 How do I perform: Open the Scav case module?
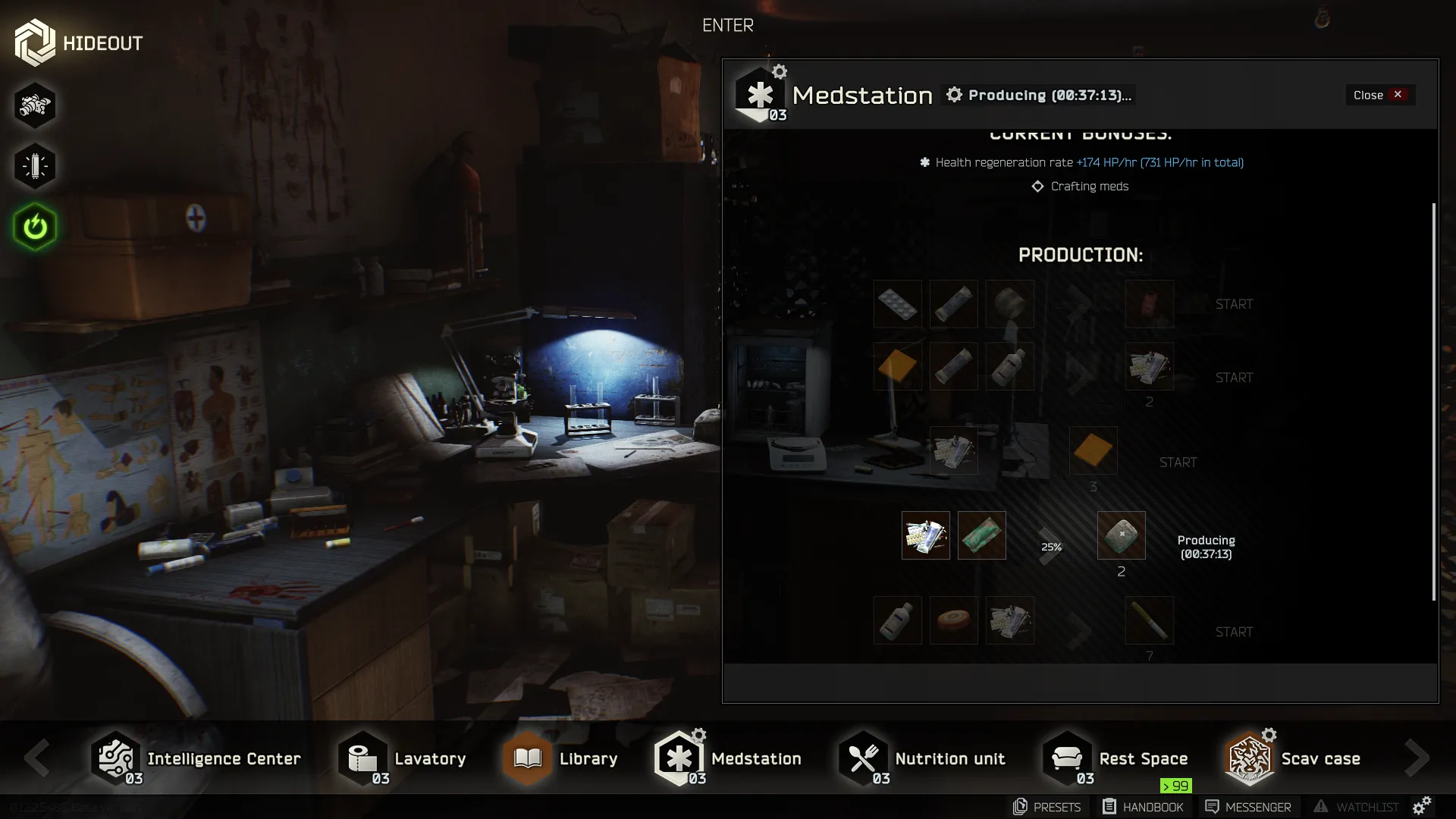click(1294, 758)
